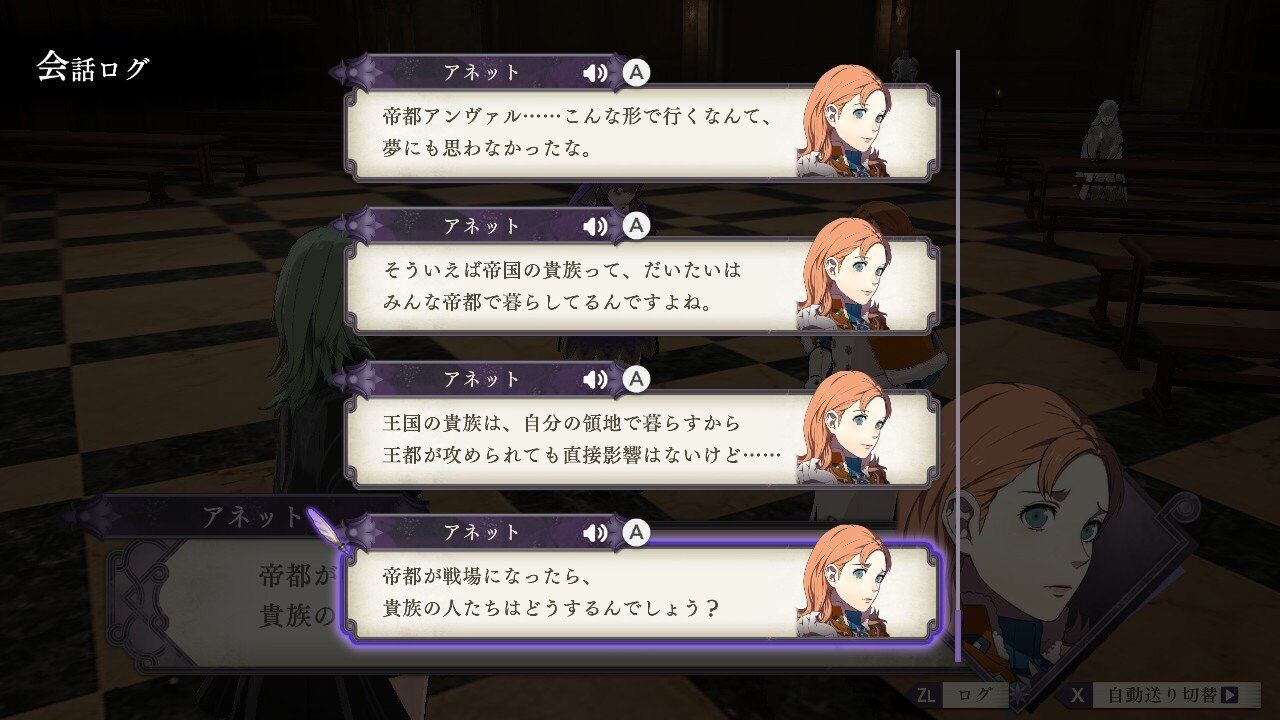
Task: Play voice for the first Annette log entry
Action: (x=596, y=72)
